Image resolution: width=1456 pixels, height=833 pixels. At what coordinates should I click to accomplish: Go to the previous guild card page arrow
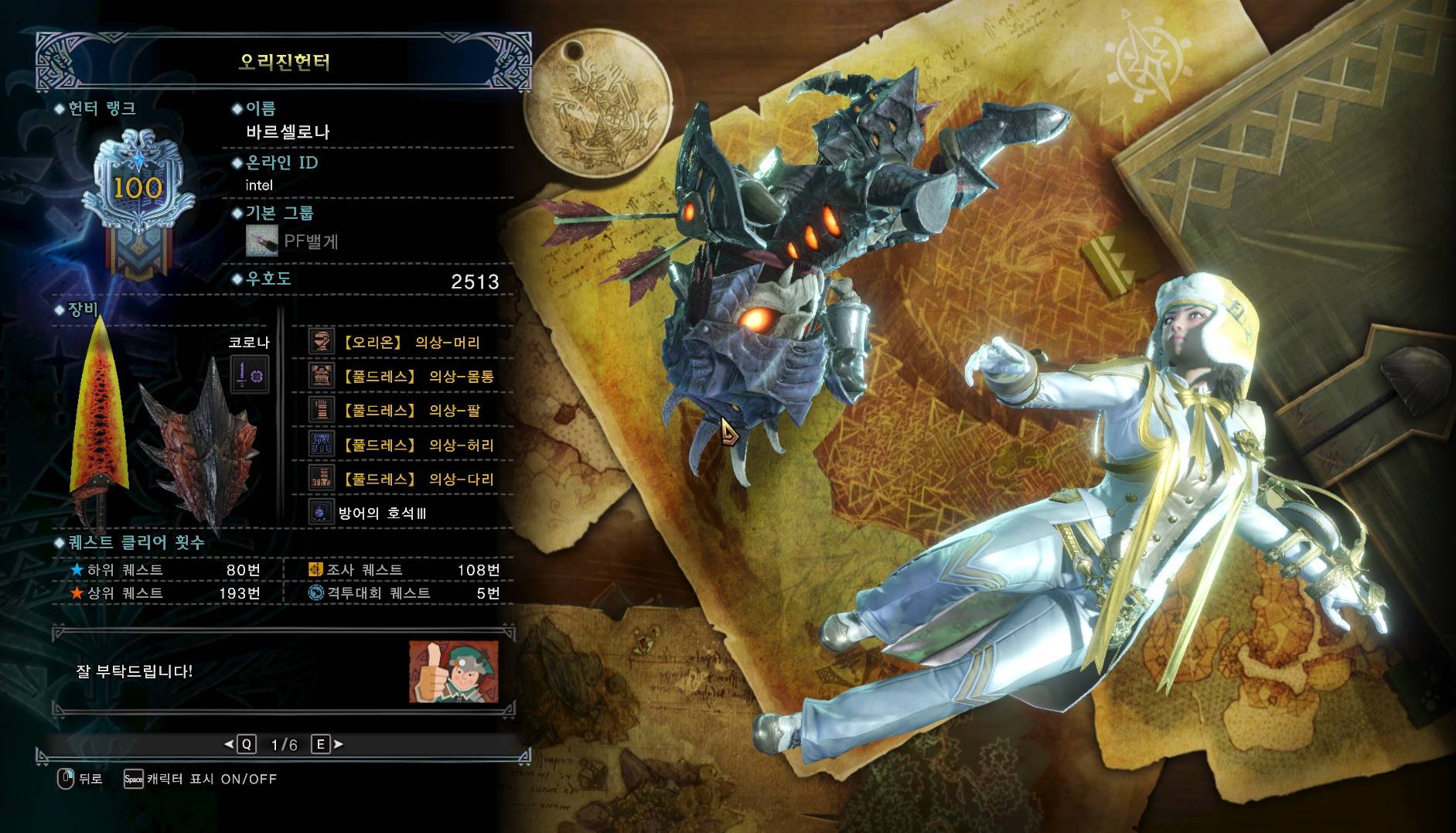[229, 744]
